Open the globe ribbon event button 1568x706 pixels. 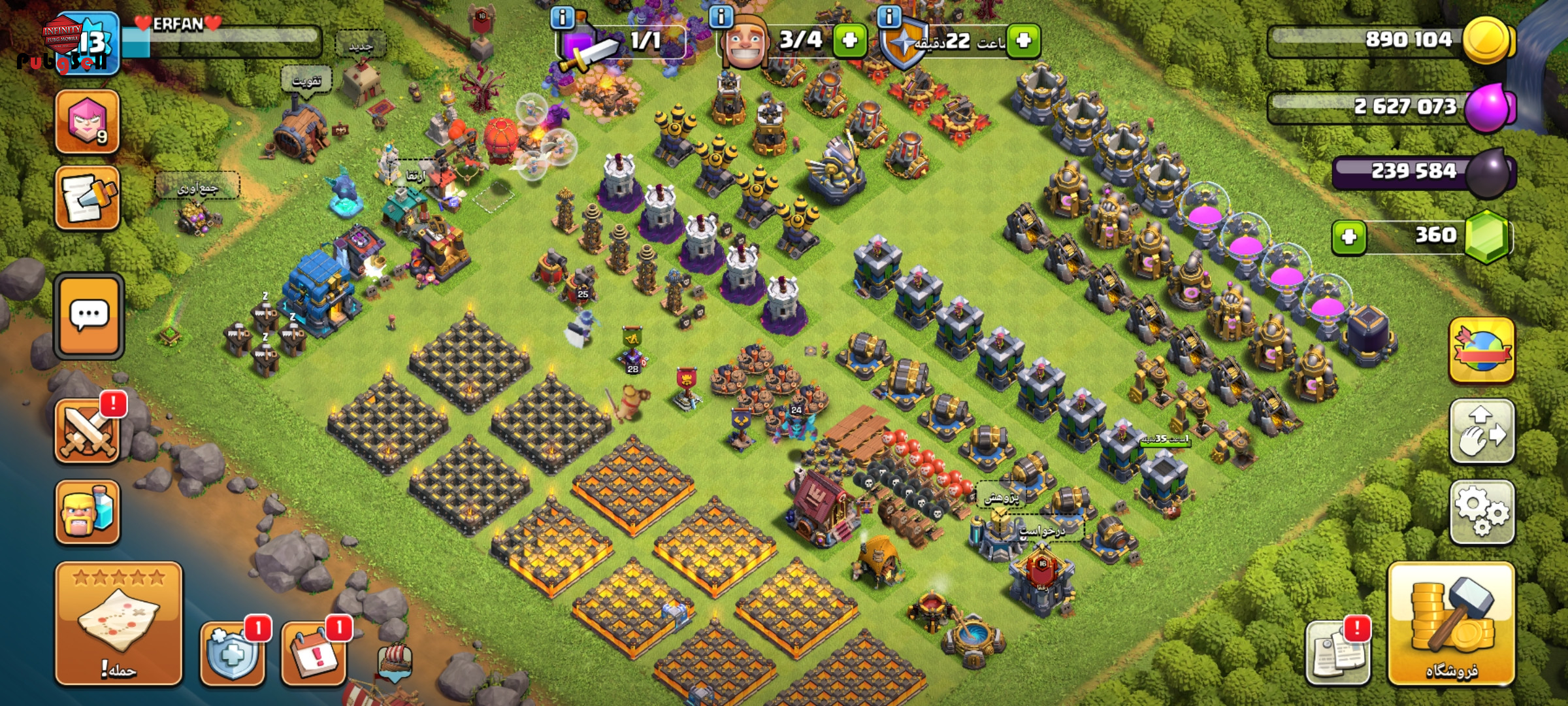1482,350
